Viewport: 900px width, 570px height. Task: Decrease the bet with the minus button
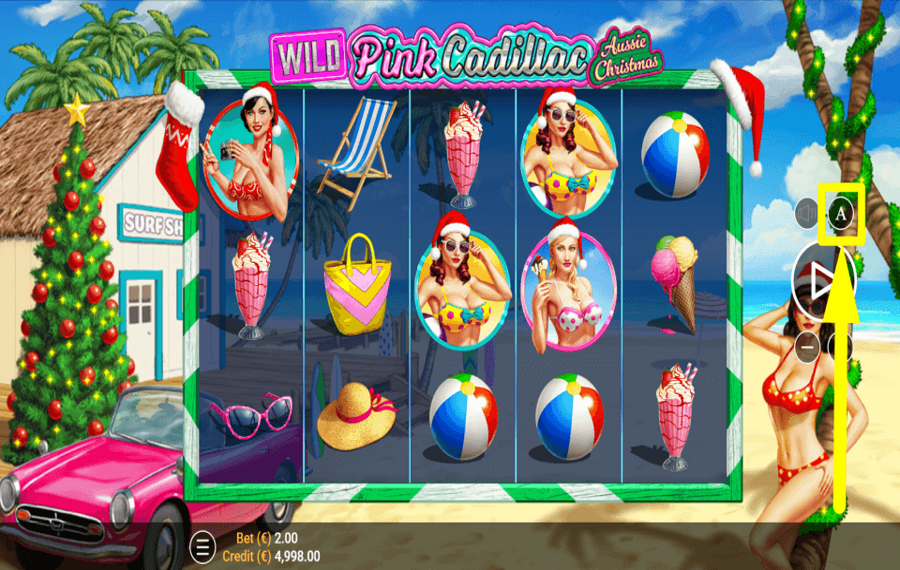(x=807, y=347)
